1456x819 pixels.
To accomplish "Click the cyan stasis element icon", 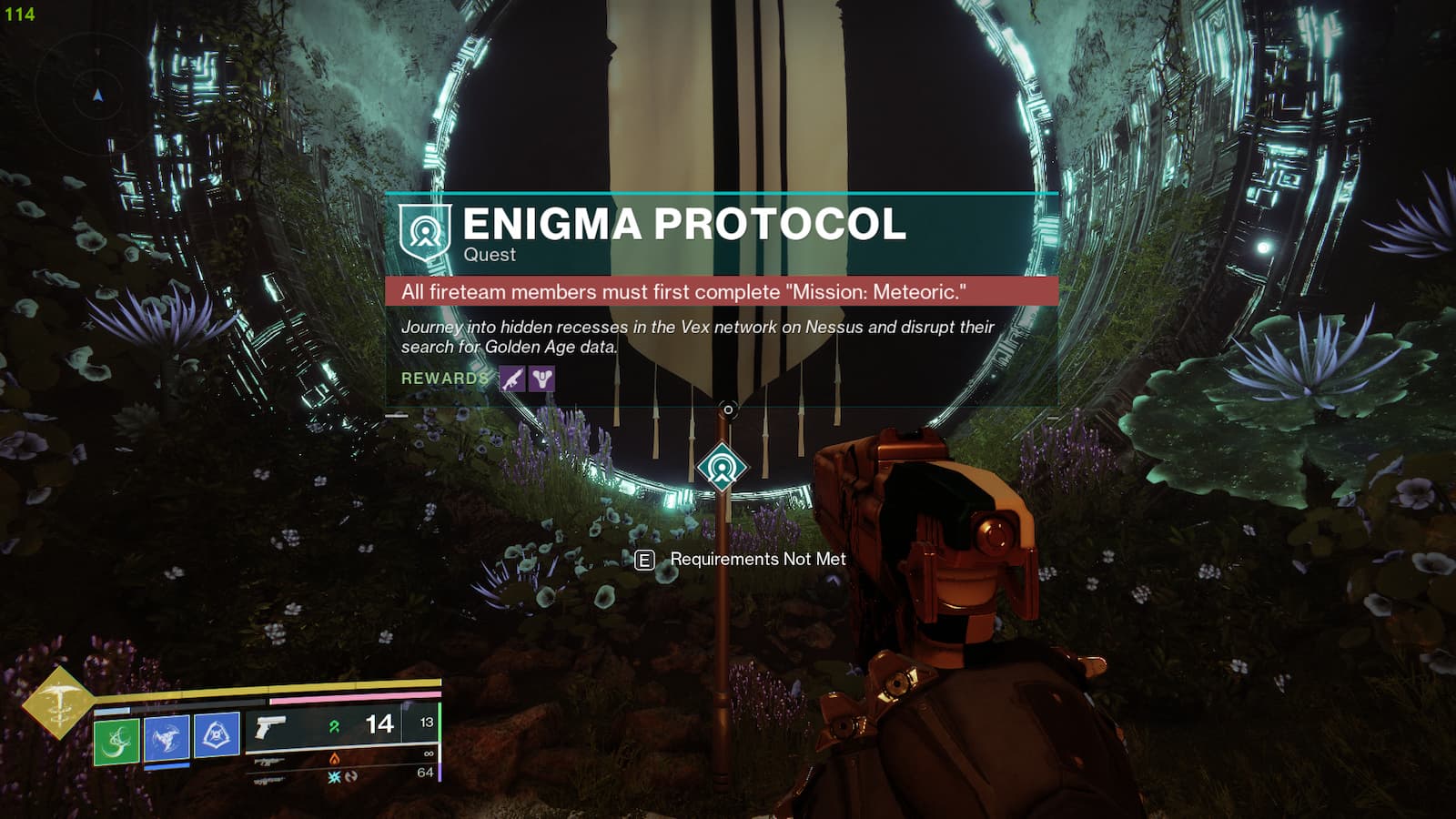I will [336, 777].
